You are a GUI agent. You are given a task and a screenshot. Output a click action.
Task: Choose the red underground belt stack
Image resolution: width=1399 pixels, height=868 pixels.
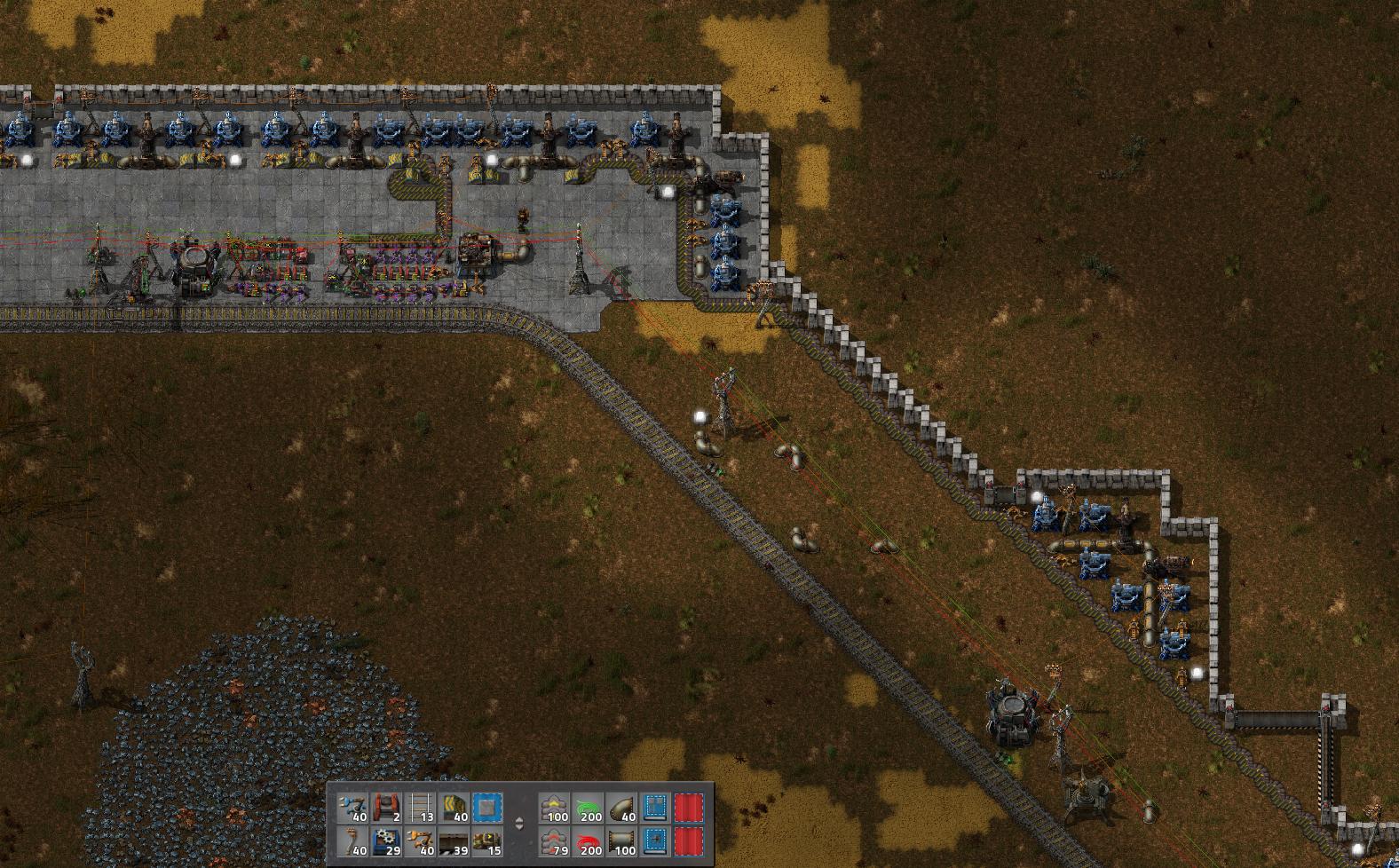tap(555, 841)
